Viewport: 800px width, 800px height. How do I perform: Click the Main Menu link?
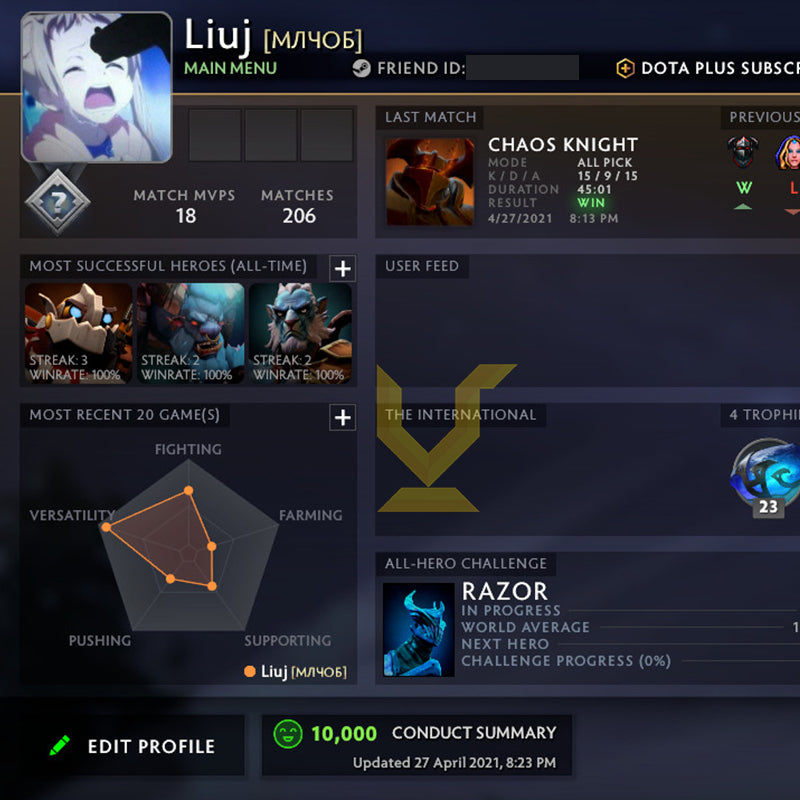tap(230, 69)
